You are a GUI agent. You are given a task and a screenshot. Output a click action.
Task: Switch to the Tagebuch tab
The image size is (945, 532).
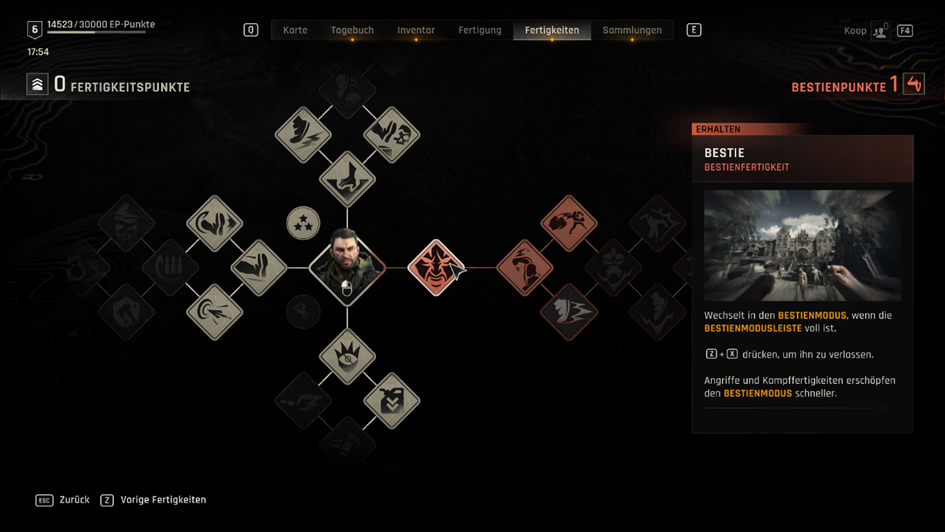coord(352,30)
